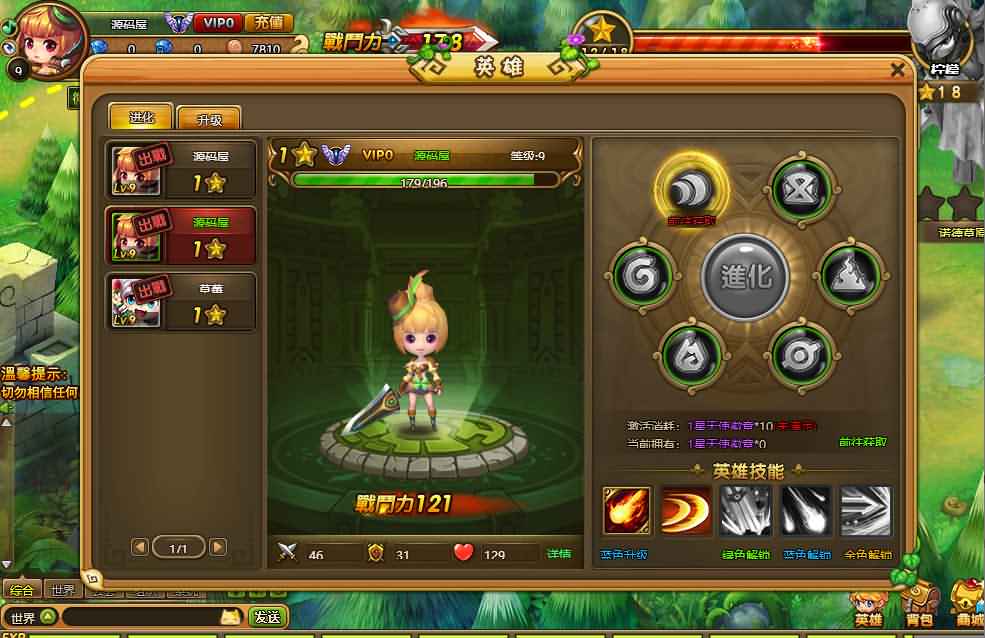985x638 pixels.
Task: Send the chat message with 发送
Action: pos(268,617)
